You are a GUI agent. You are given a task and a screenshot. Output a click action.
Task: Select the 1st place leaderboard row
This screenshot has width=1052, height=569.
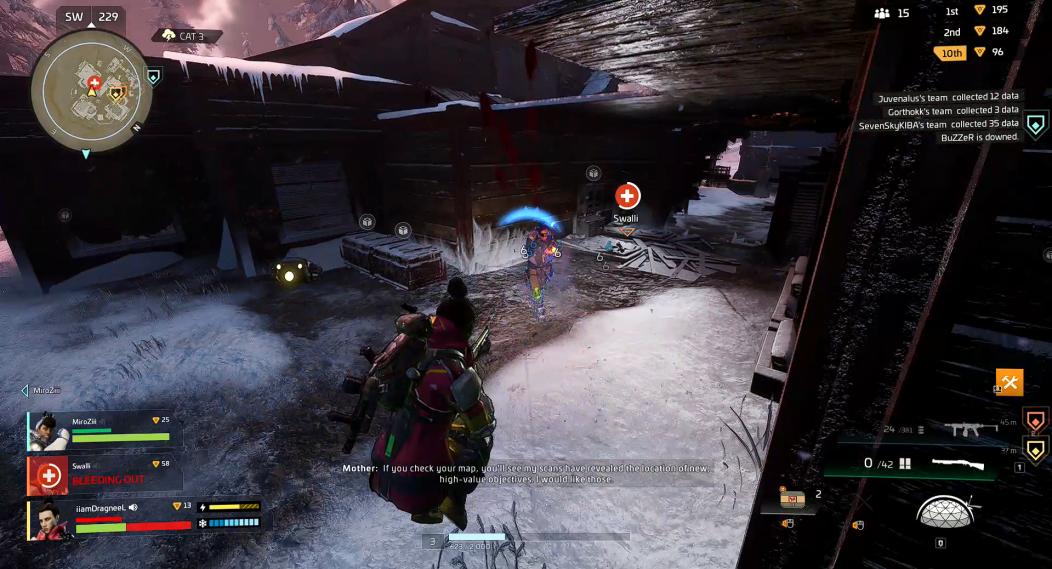coord(977,10)
